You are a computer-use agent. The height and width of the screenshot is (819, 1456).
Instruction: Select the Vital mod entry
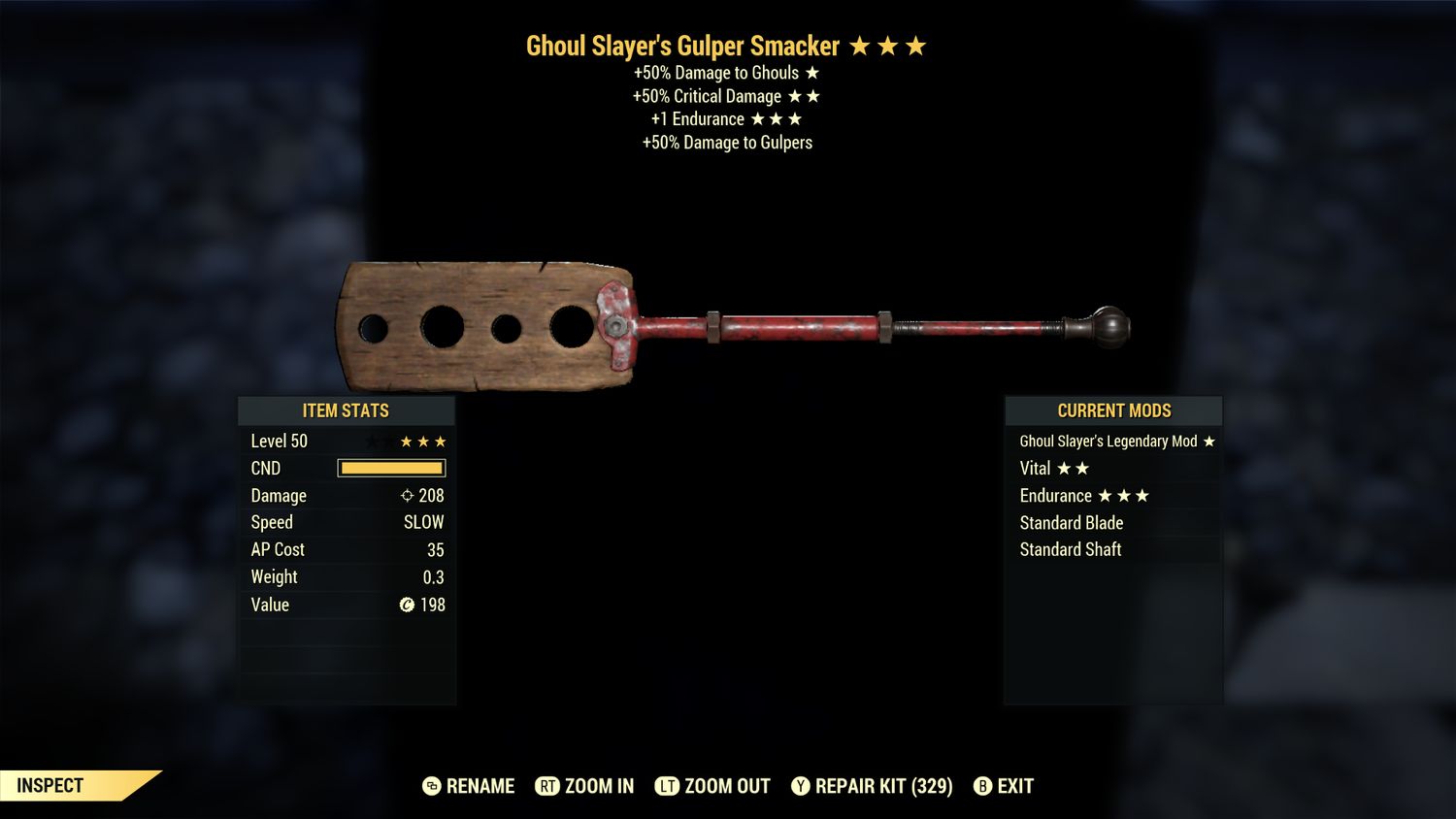tap(1113, 469)
